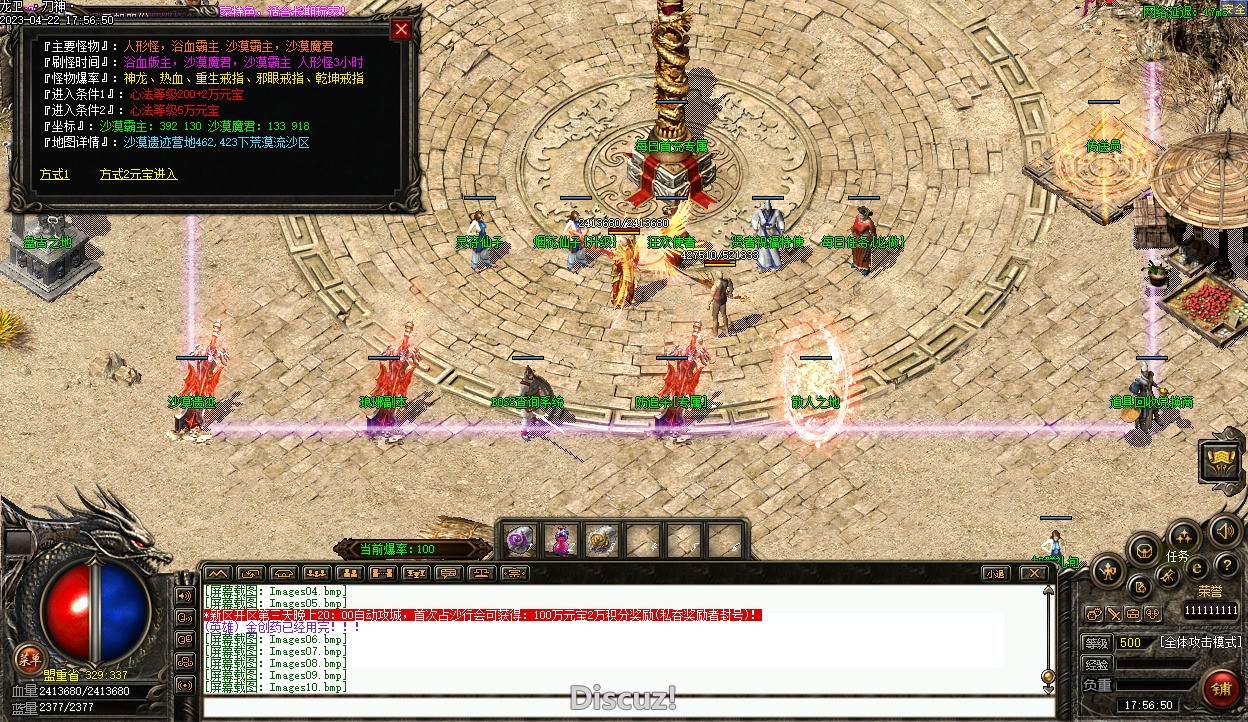Click the chat text input field
The image size is (1248, 722).
[620, 707]
